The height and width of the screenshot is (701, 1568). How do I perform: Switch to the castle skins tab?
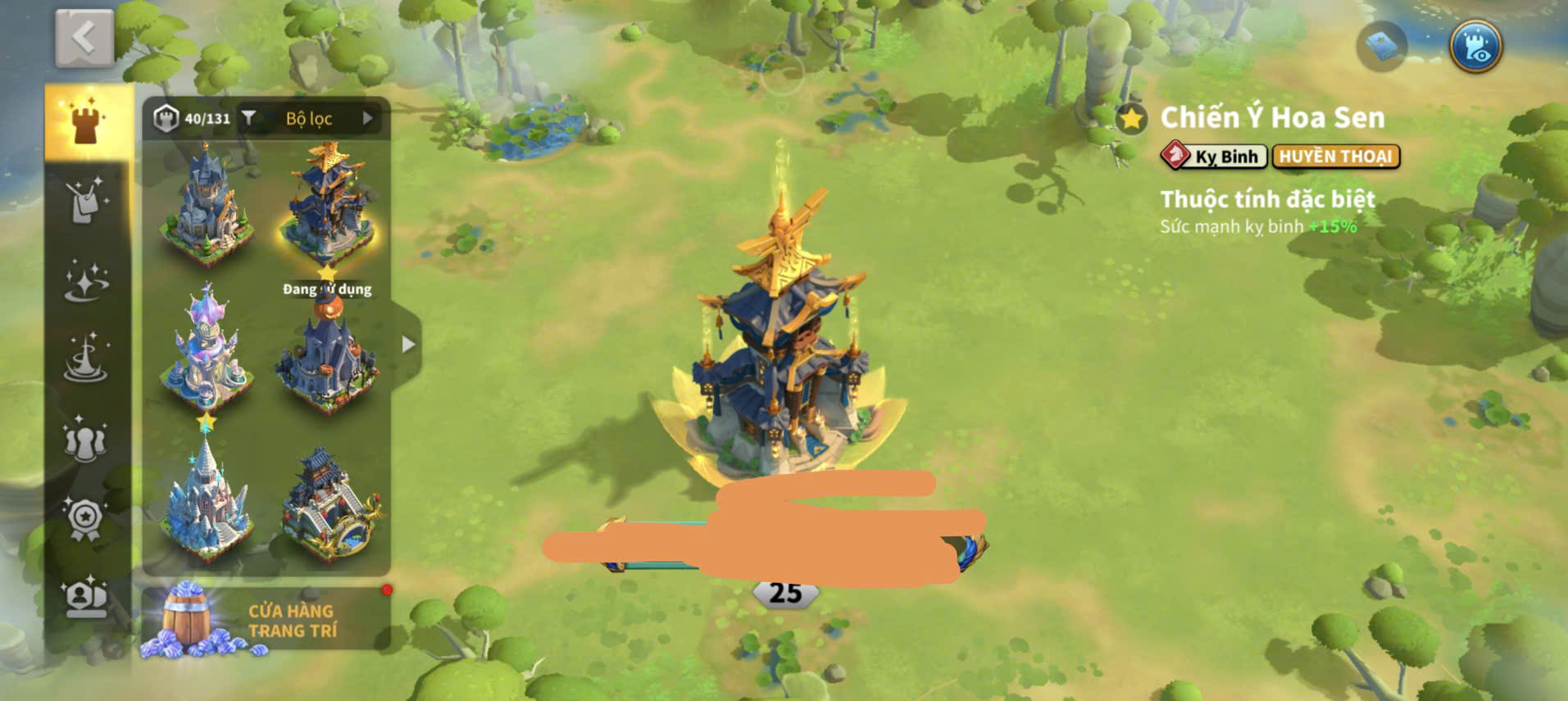(86, 122)
